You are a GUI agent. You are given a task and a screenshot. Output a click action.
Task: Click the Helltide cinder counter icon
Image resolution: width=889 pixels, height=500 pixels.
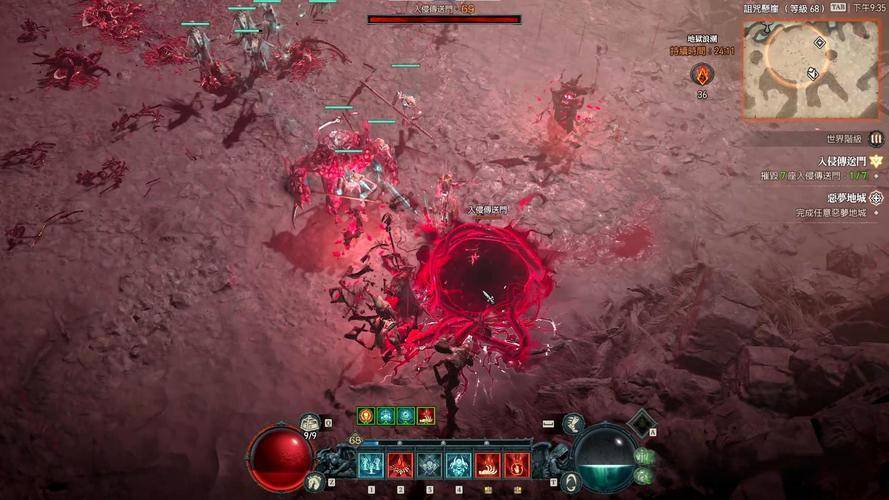click(x=702, y=74)
